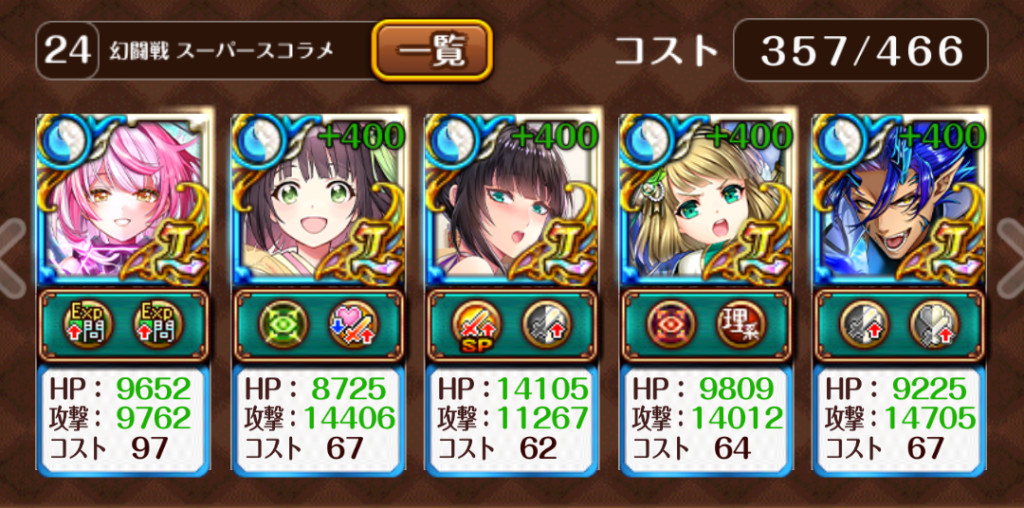Open the 一覧 deck list
Screen dimensions: 1024x508
[433, 49]
